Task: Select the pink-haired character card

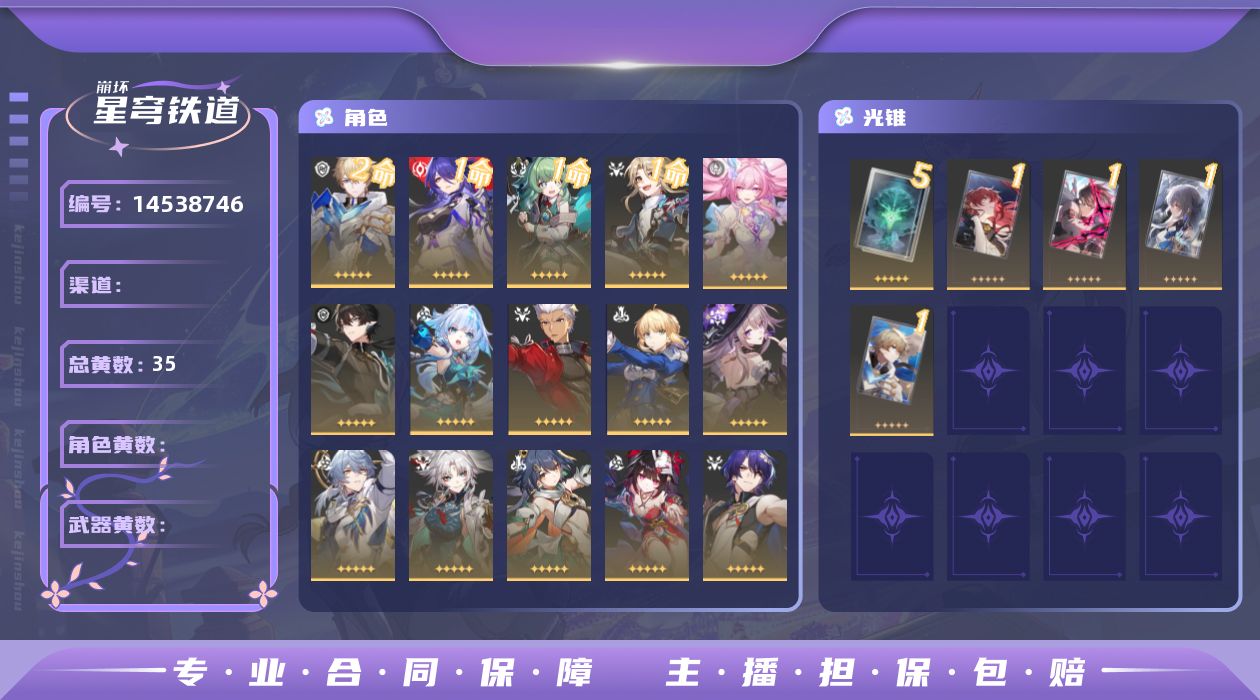Action: [745, 222]
